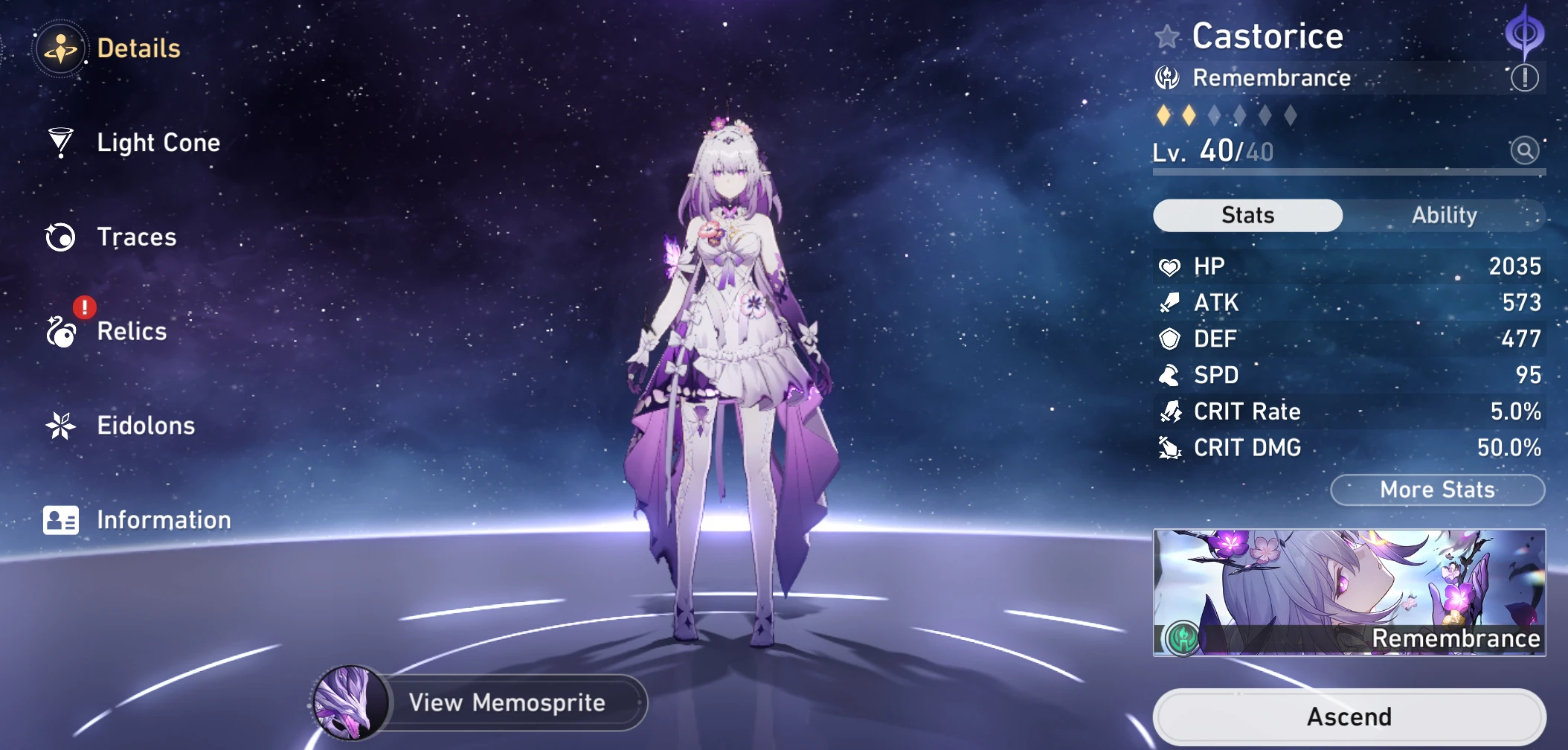Screen dimensions: 1568x750
Task: Click the HP heart stat icon
Action: point(1171,266)
